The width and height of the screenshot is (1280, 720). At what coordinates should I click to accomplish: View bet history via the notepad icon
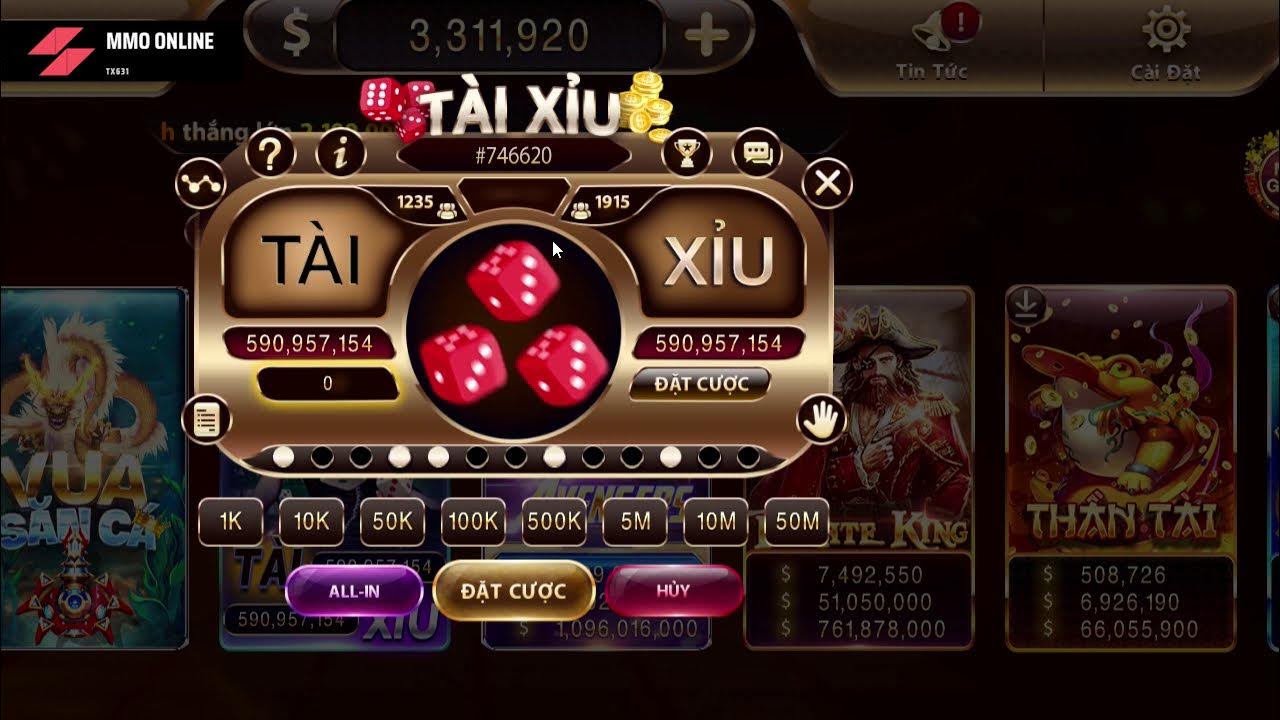[207, 419]
